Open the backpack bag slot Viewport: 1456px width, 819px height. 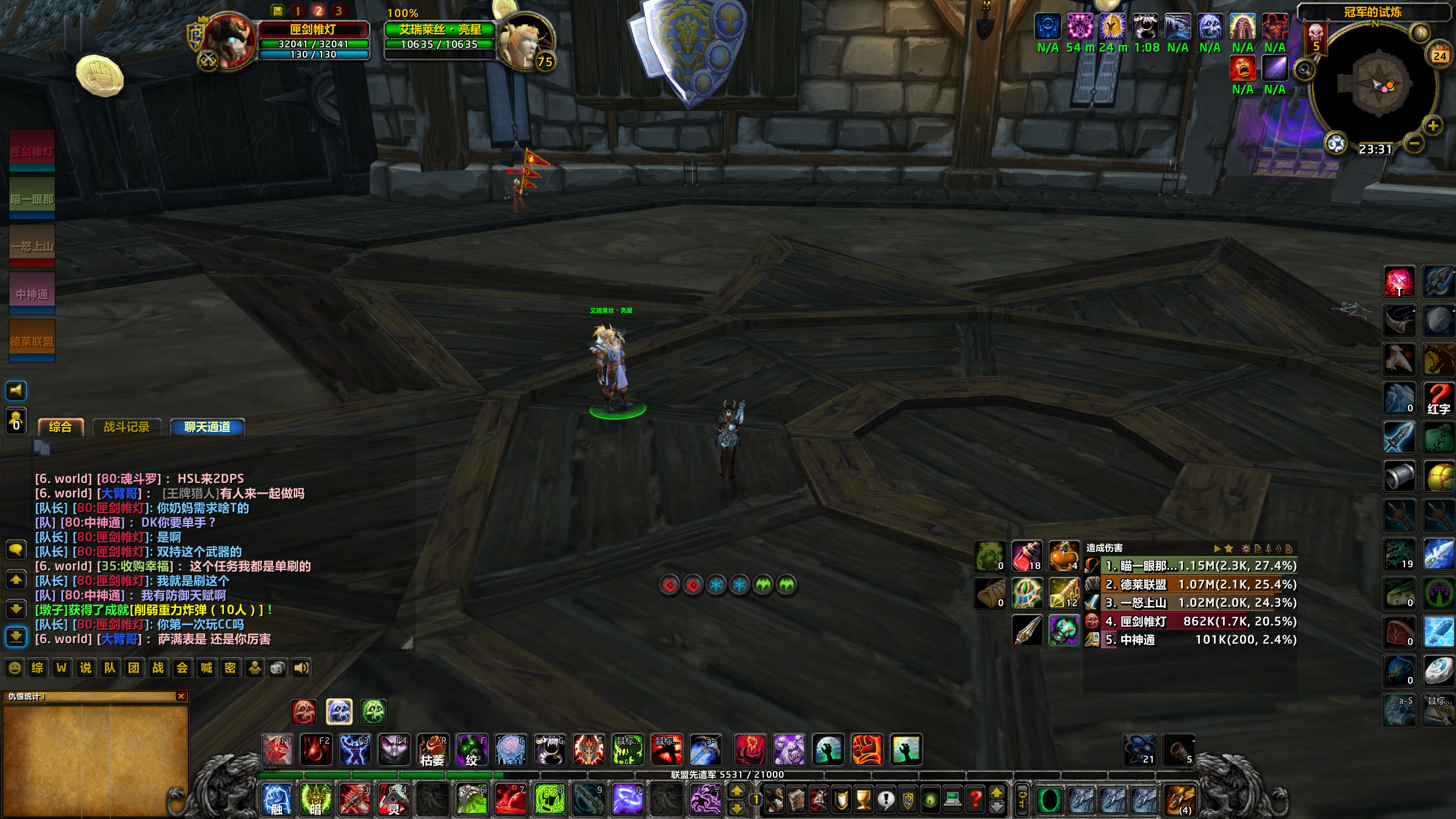click(x=1180, y=798)
